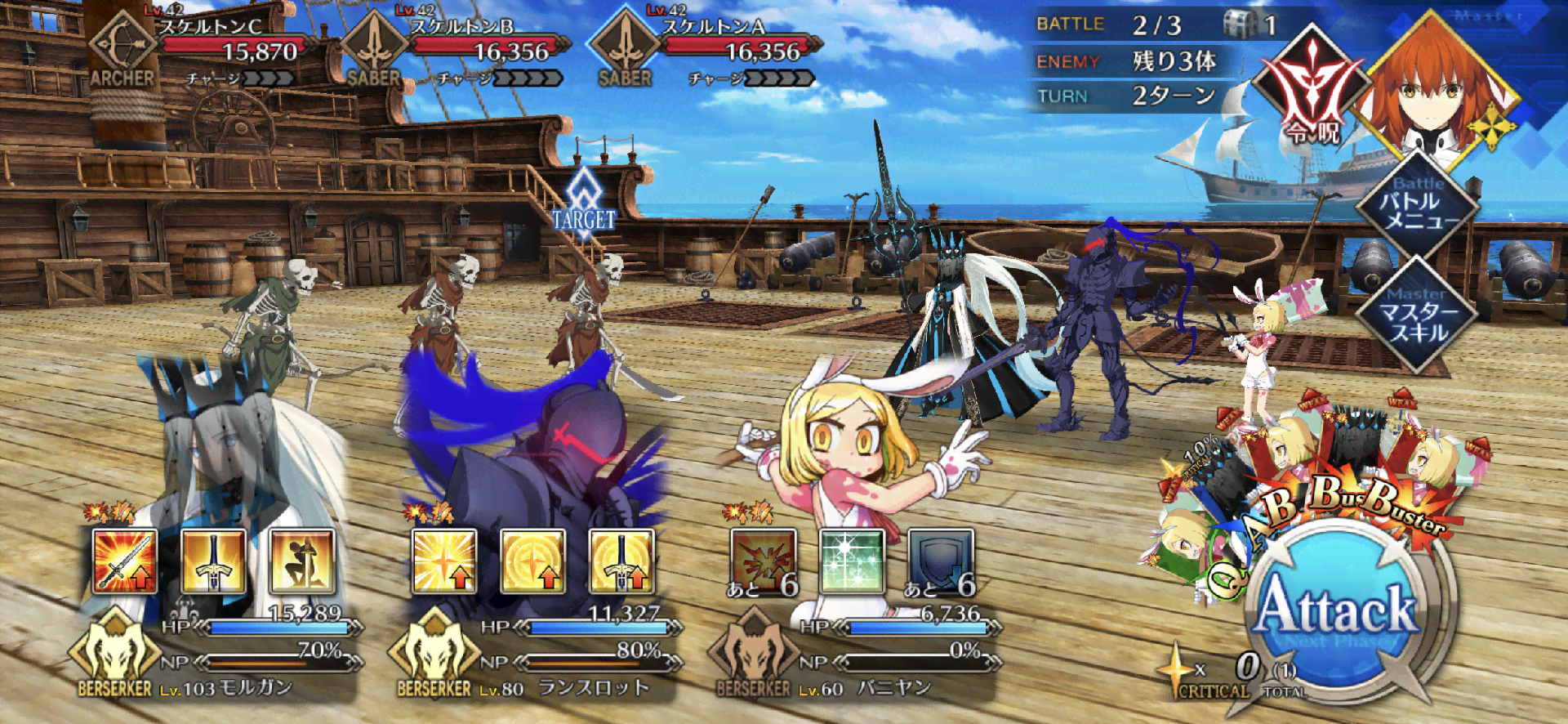1568x724 pixels.
Task: Activate Morgan's kneeling figure skill
Action: coord(302,561)
